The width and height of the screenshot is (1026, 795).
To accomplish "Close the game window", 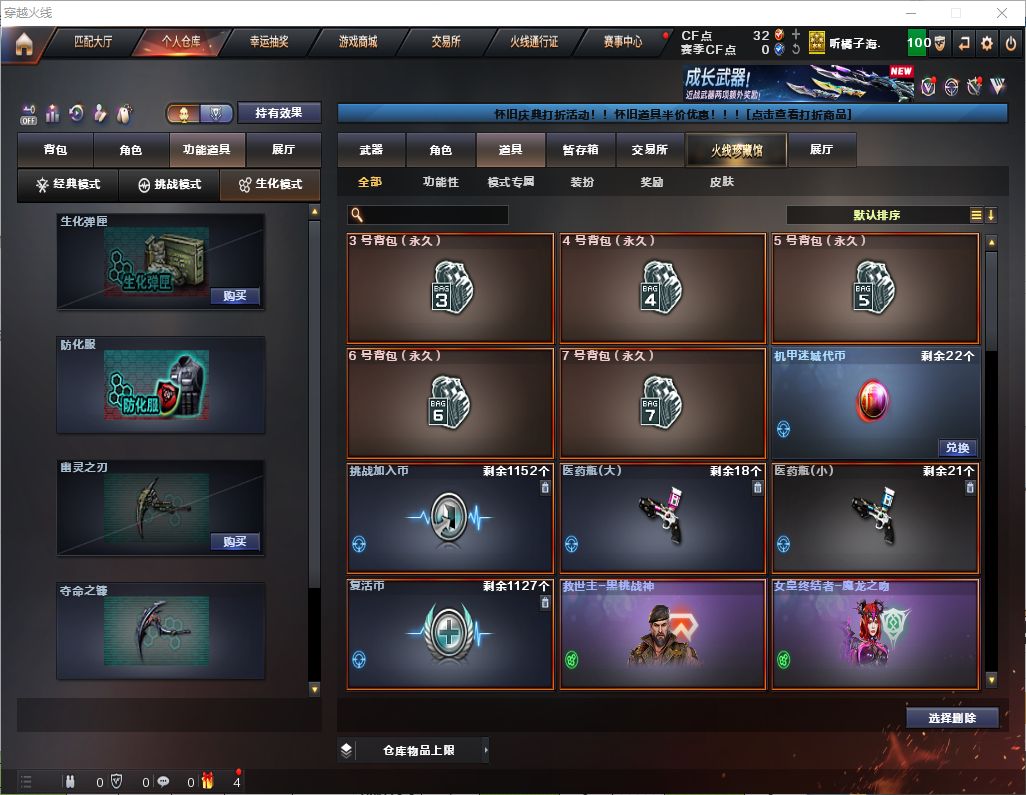I will (x=1002, y=13).
